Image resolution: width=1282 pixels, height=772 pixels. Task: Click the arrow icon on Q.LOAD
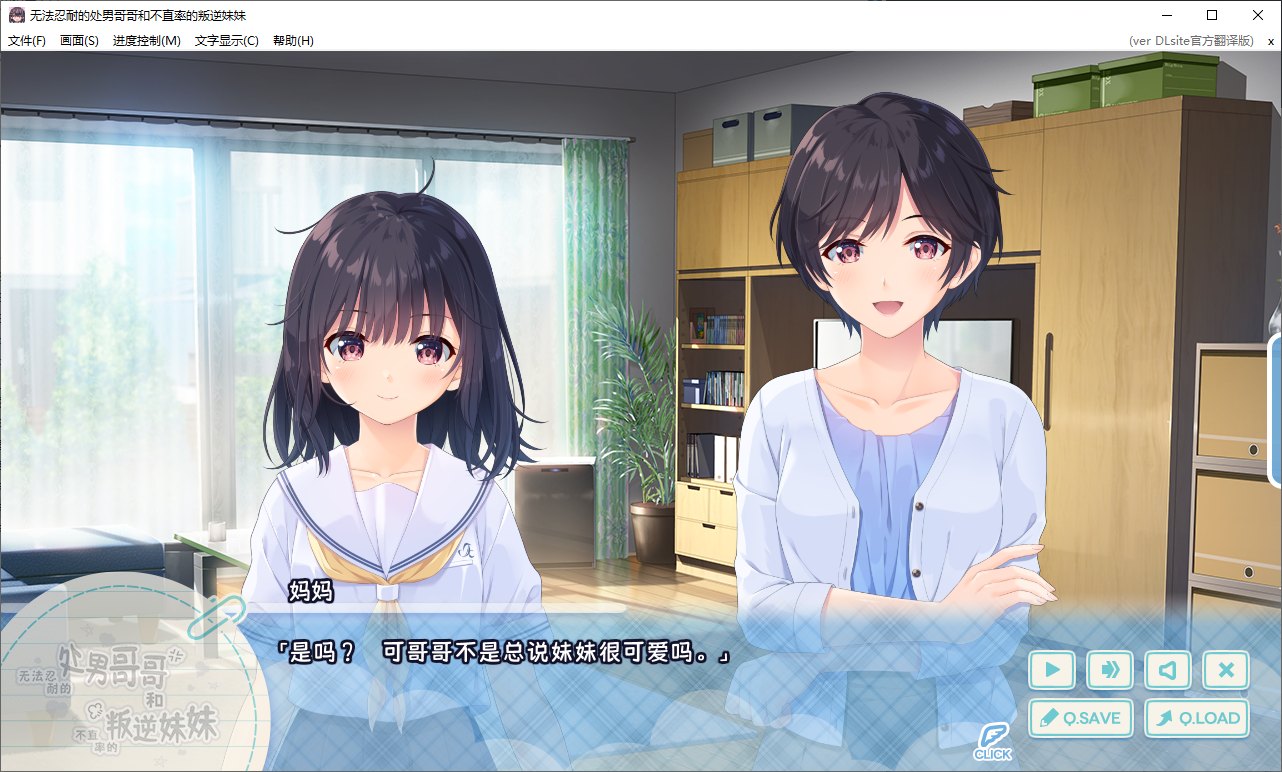[1166, 718]
